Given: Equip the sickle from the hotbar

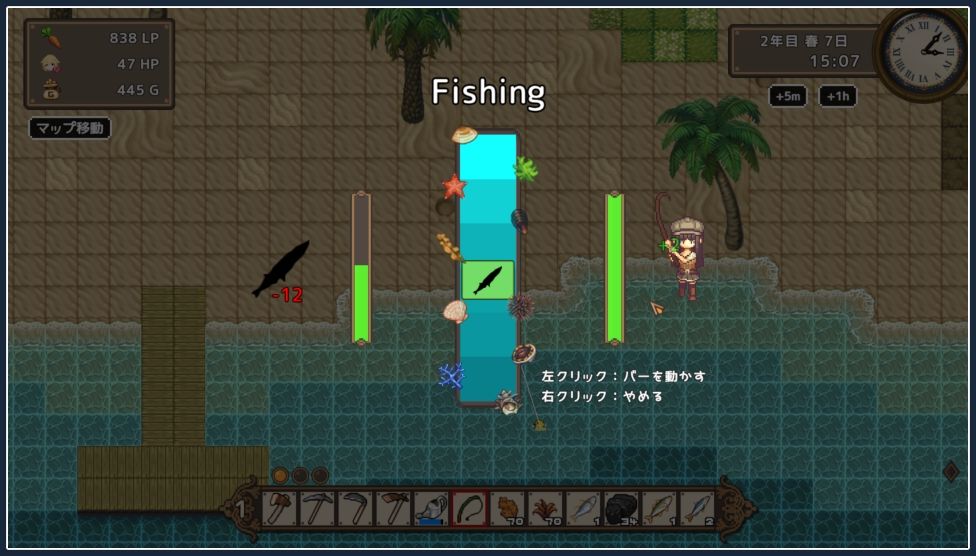Looking at the screenshot, I should 355,509.
